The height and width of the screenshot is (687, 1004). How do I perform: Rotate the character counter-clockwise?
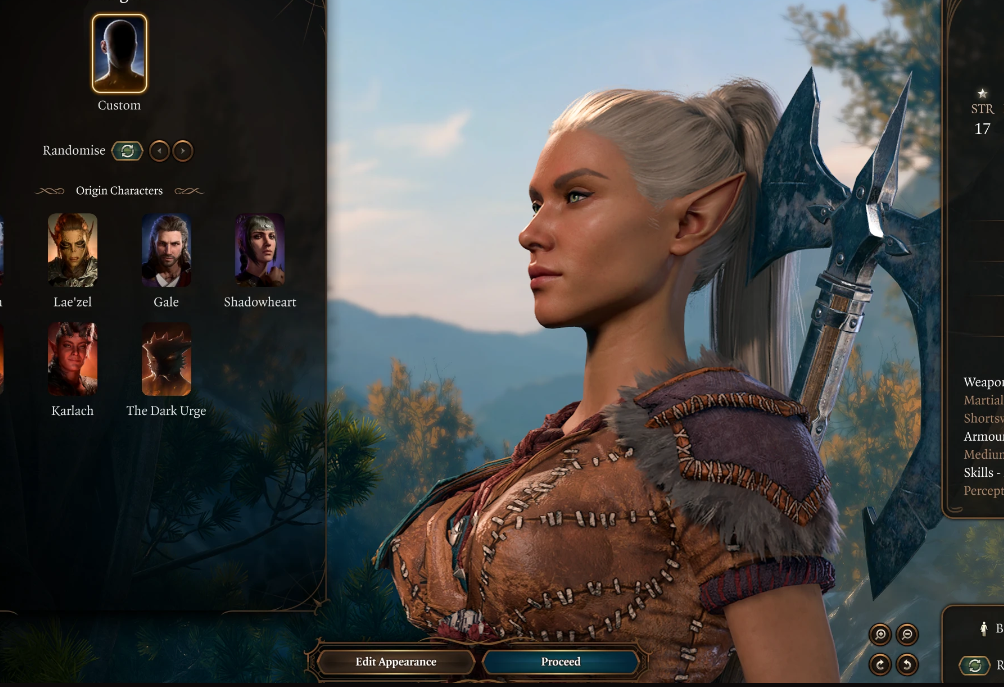(x=907, y=663)
